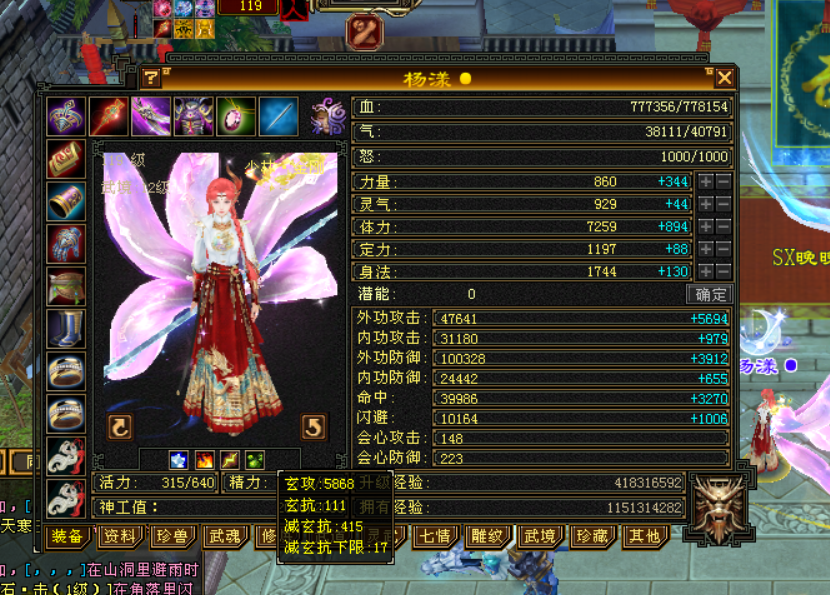This screenshot has width=830, height=595.
Task: Close the character panel with the X
Action: tap(724, 78)
